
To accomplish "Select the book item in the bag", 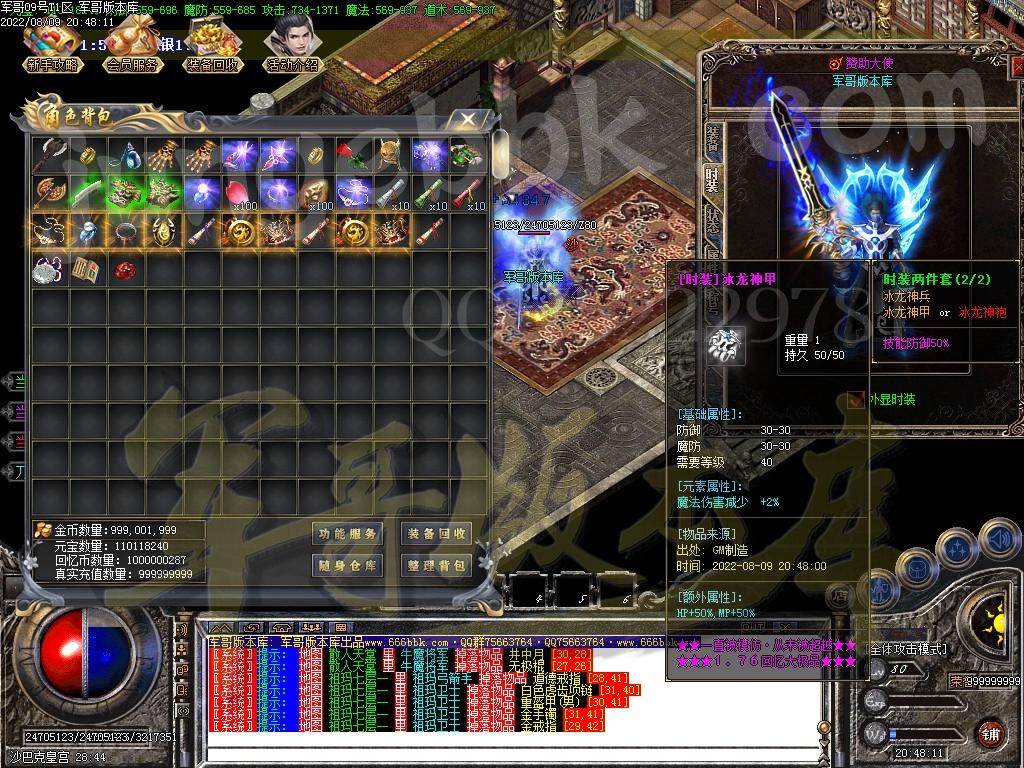I will 87,269.
